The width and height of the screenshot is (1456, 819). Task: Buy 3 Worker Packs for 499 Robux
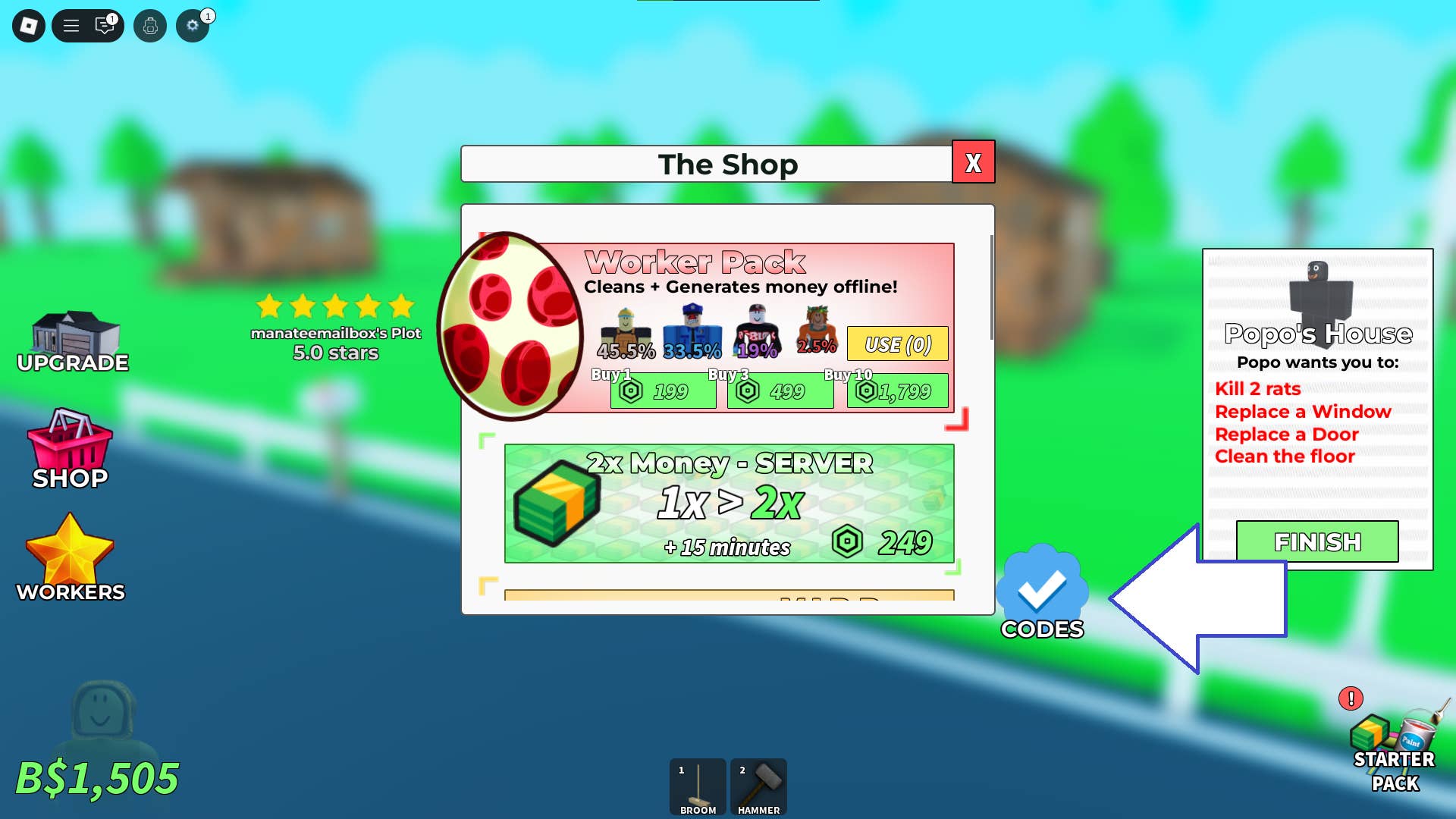click(x=780, y=391)
